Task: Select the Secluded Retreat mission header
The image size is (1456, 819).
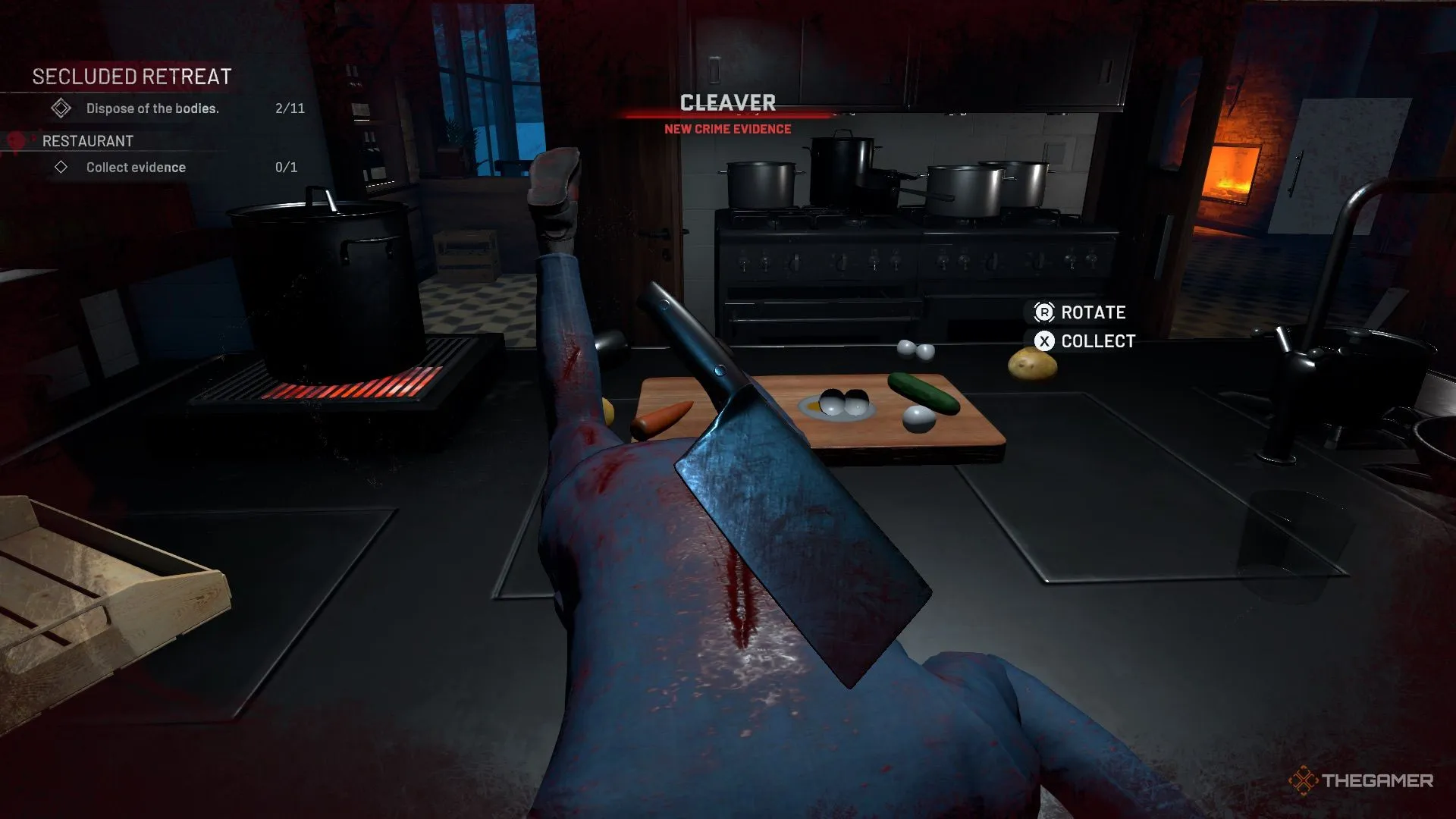Action: click(x=131, y=77)
